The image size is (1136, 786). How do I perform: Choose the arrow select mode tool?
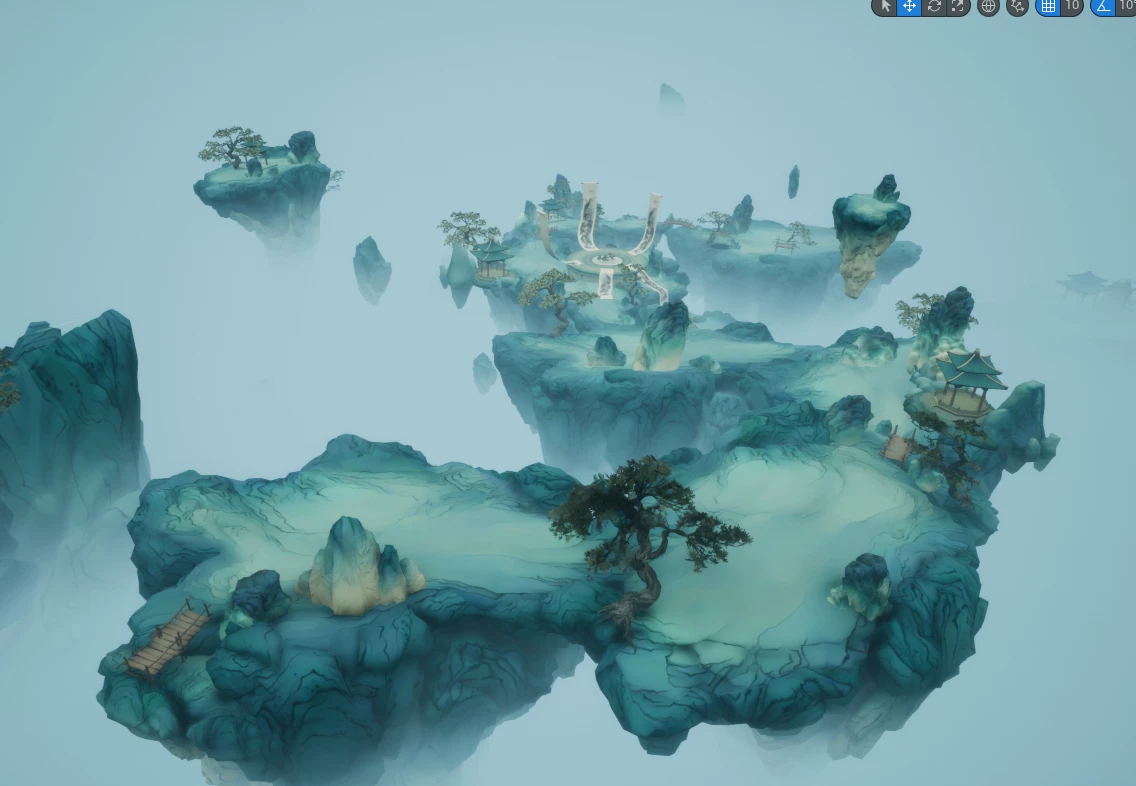[x=884, y=6]
